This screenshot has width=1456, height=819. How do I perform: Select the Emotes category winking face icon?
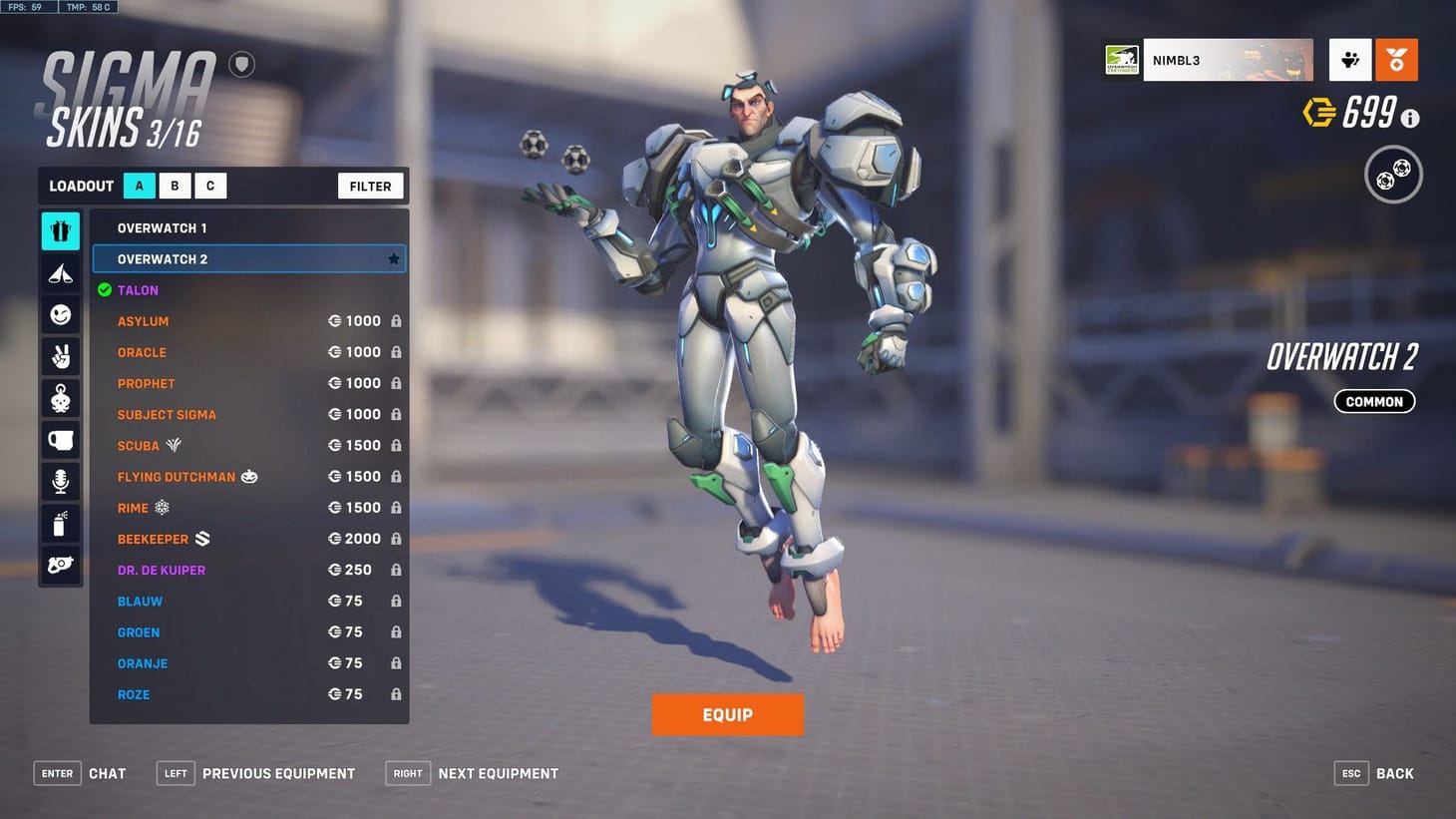tap(60, 314)
